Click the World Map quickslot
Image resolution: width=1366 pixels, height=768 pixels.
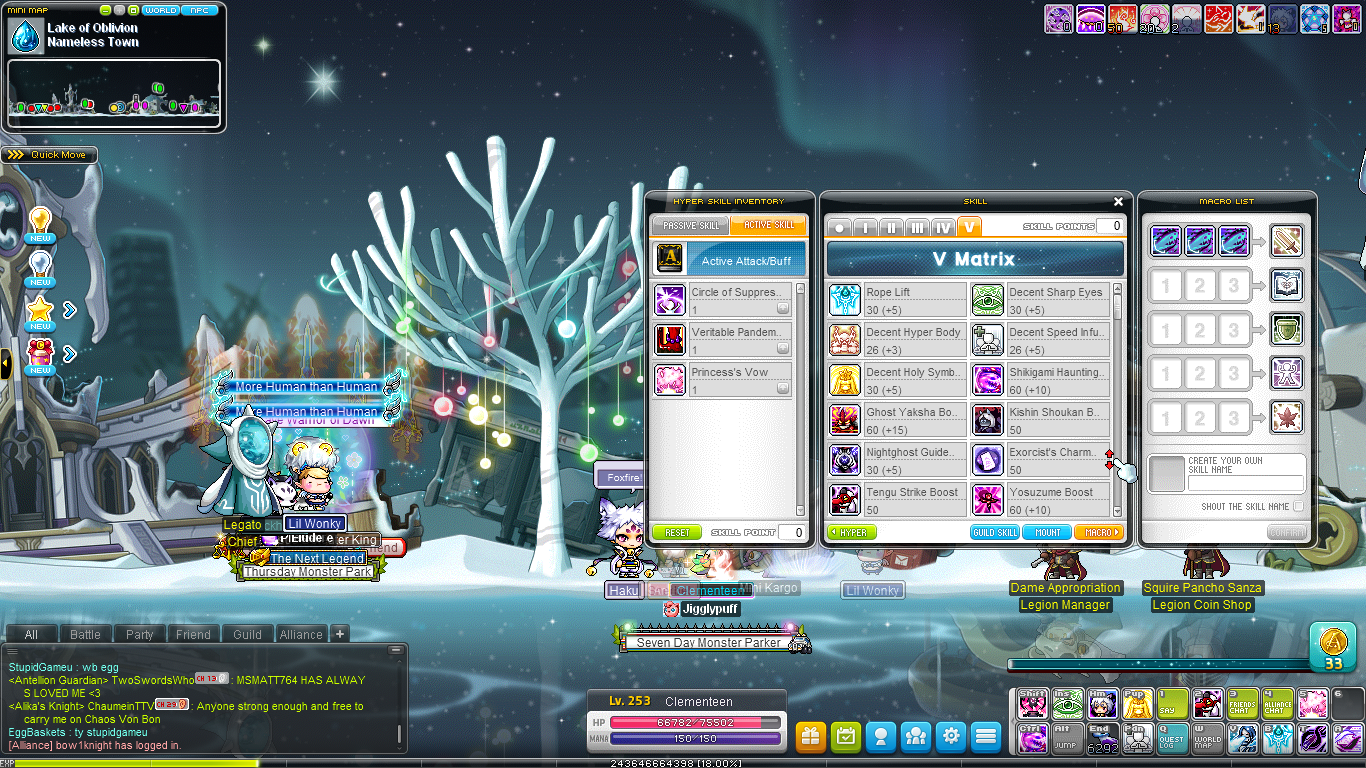coord(1208,737)
